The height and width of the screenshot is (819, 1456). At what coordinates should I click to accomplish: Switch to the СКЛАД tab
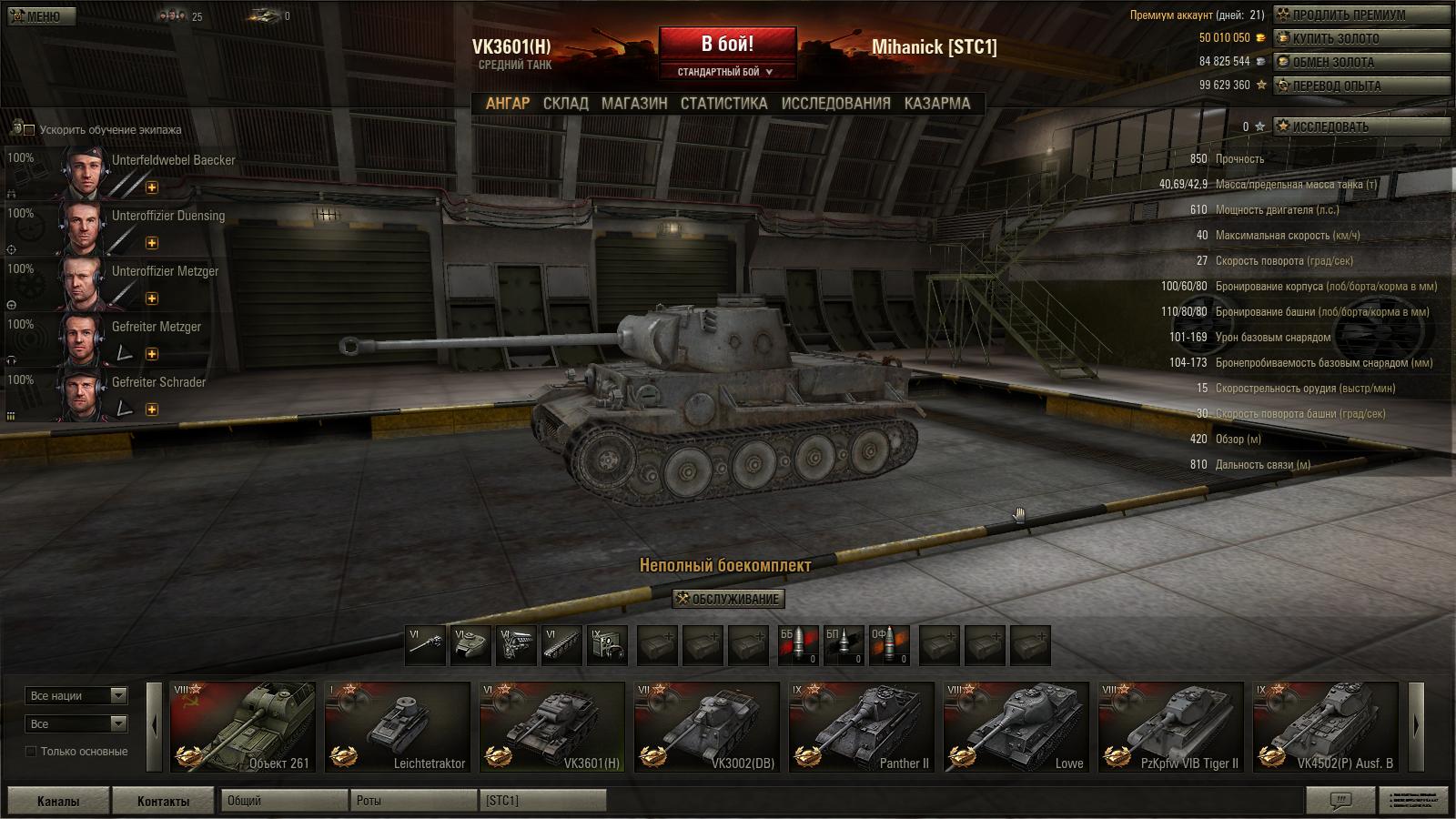point(565,104)
